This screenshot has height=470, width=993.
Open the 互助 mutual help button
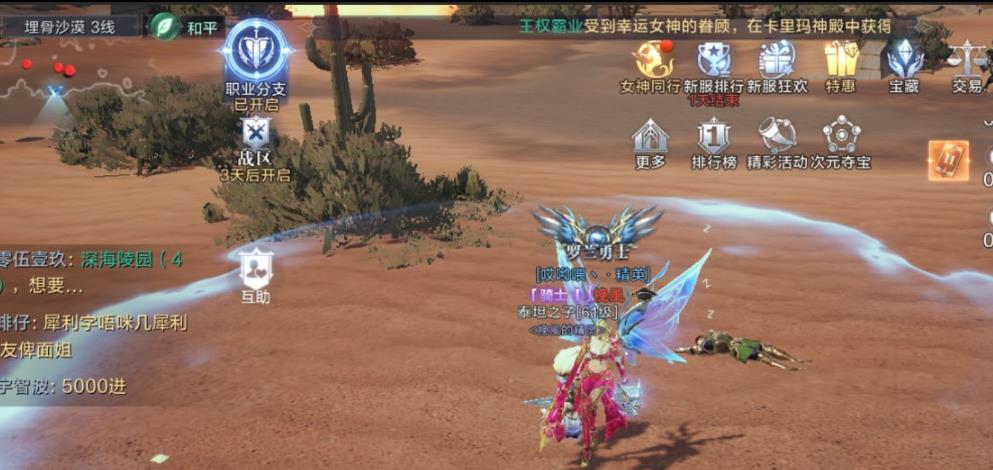click(x=256, y=267)
